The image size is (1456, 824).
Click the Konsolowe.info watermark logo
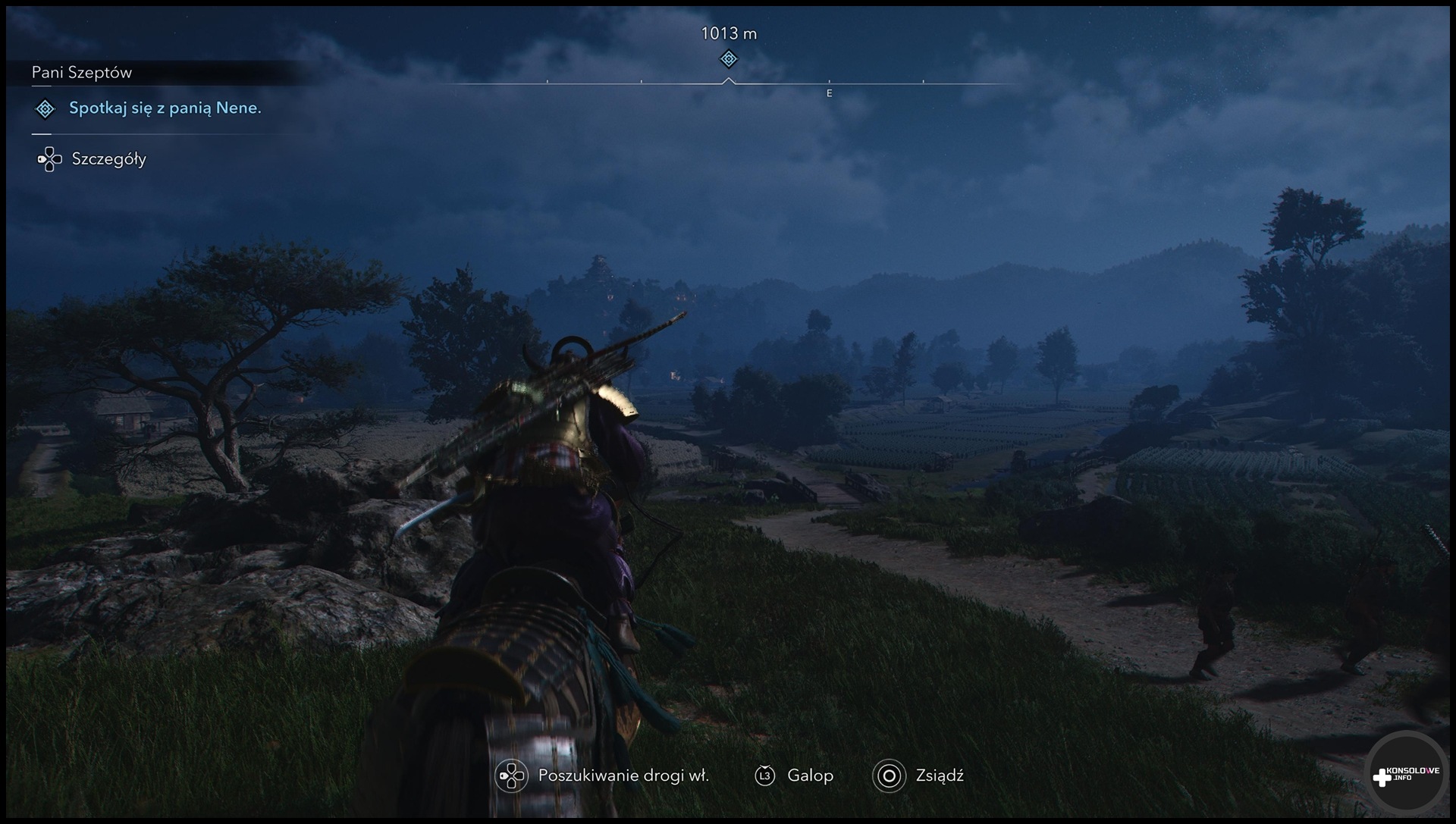(1405, 774)
